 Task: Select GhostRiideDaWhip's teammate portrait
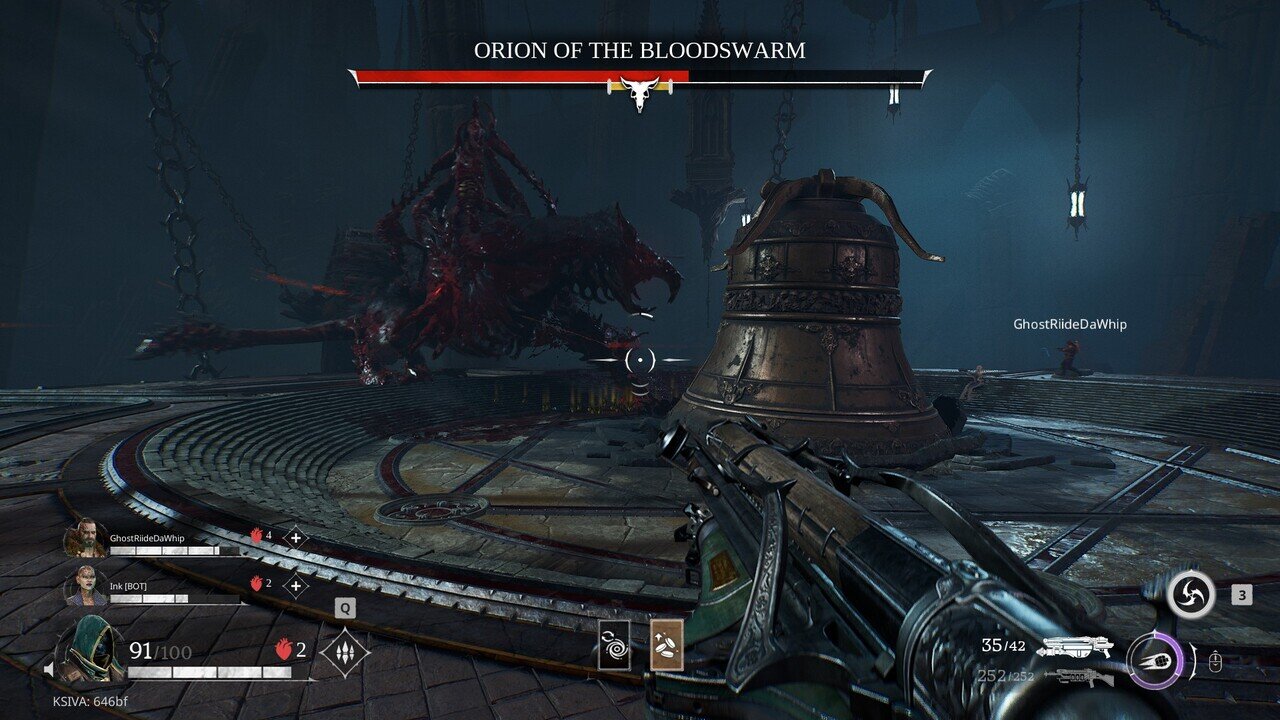click(x=85, y=539)
